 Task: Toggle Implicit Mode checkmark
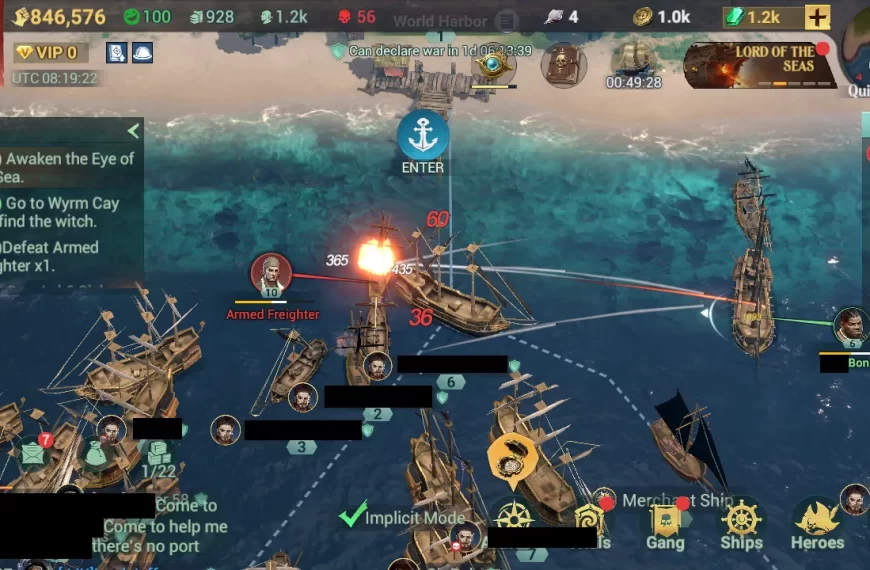point(352,515)
